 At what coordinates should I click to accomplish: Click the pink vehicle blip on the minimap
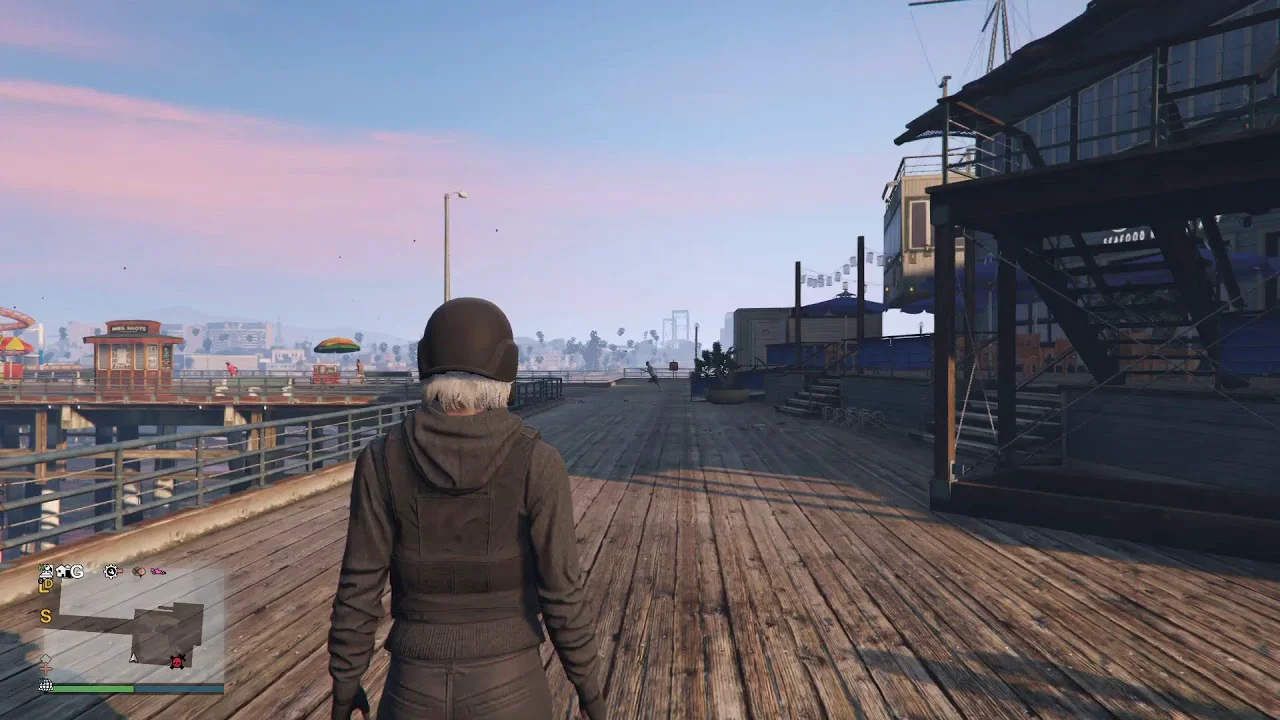(157, 572)
